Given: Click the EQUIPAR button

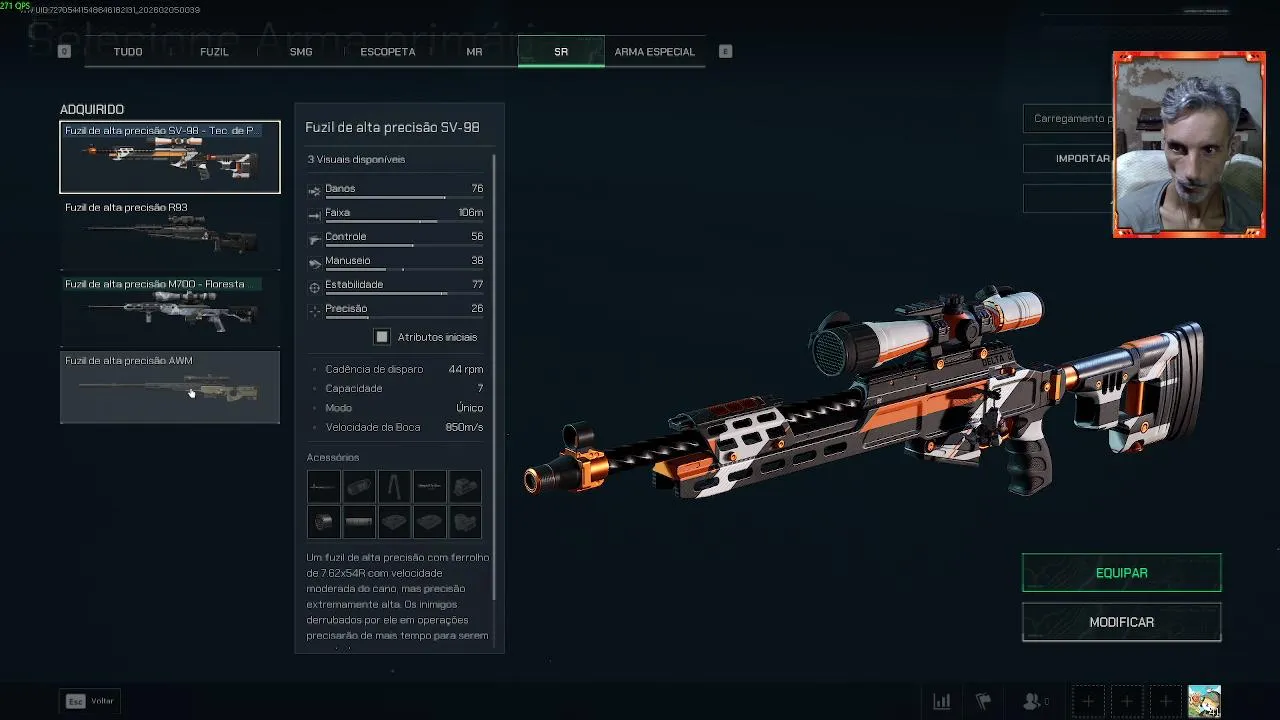Looking at the screenshot, I should click(x=1121, y=573).
